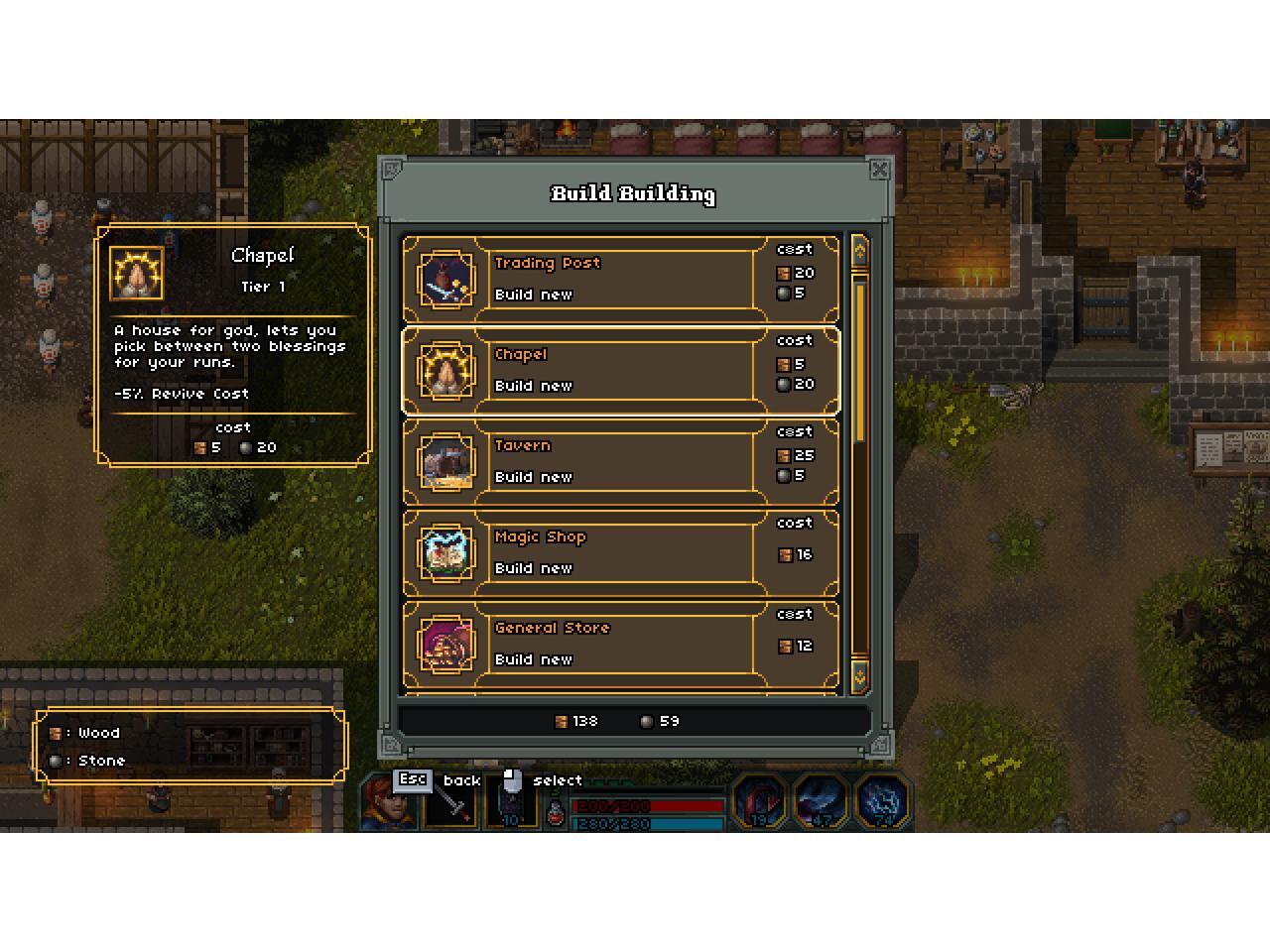Click the scroll down arrow of the list

[x=859, y=675]
